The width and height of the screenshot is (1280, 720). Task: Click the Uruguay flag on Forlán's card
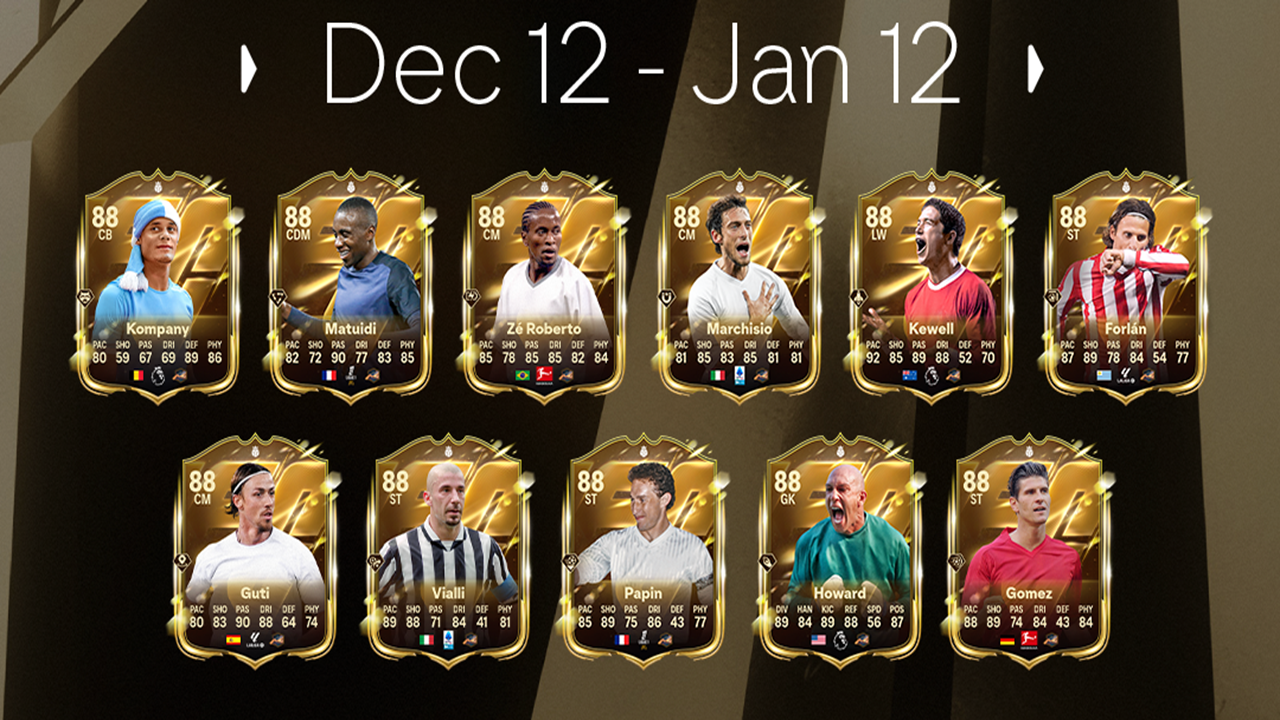pyautogui.click(x=1102, y=377)
